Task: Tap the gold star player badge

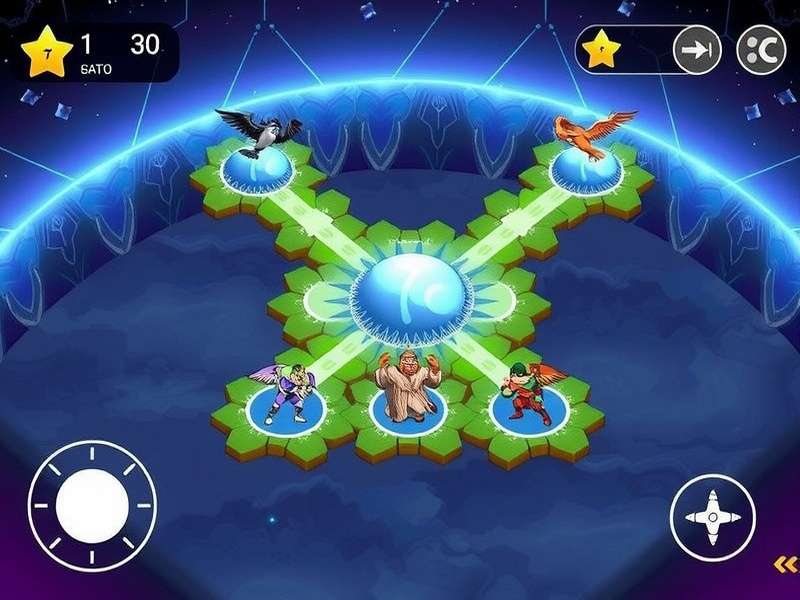Action: pos(43,53)
